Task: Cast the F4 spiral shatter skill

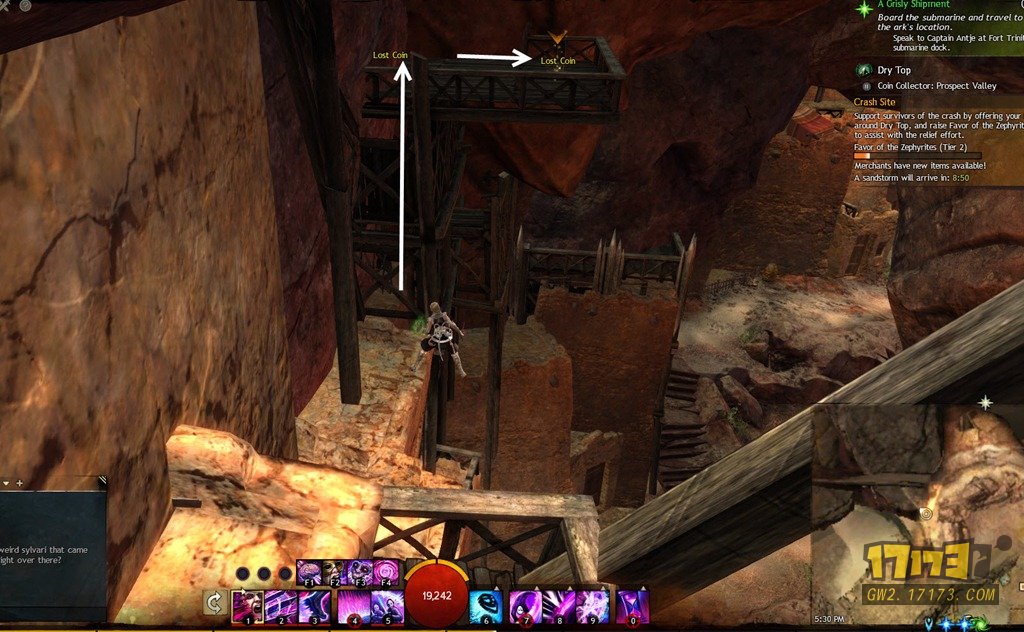Action: click(385, 573)
